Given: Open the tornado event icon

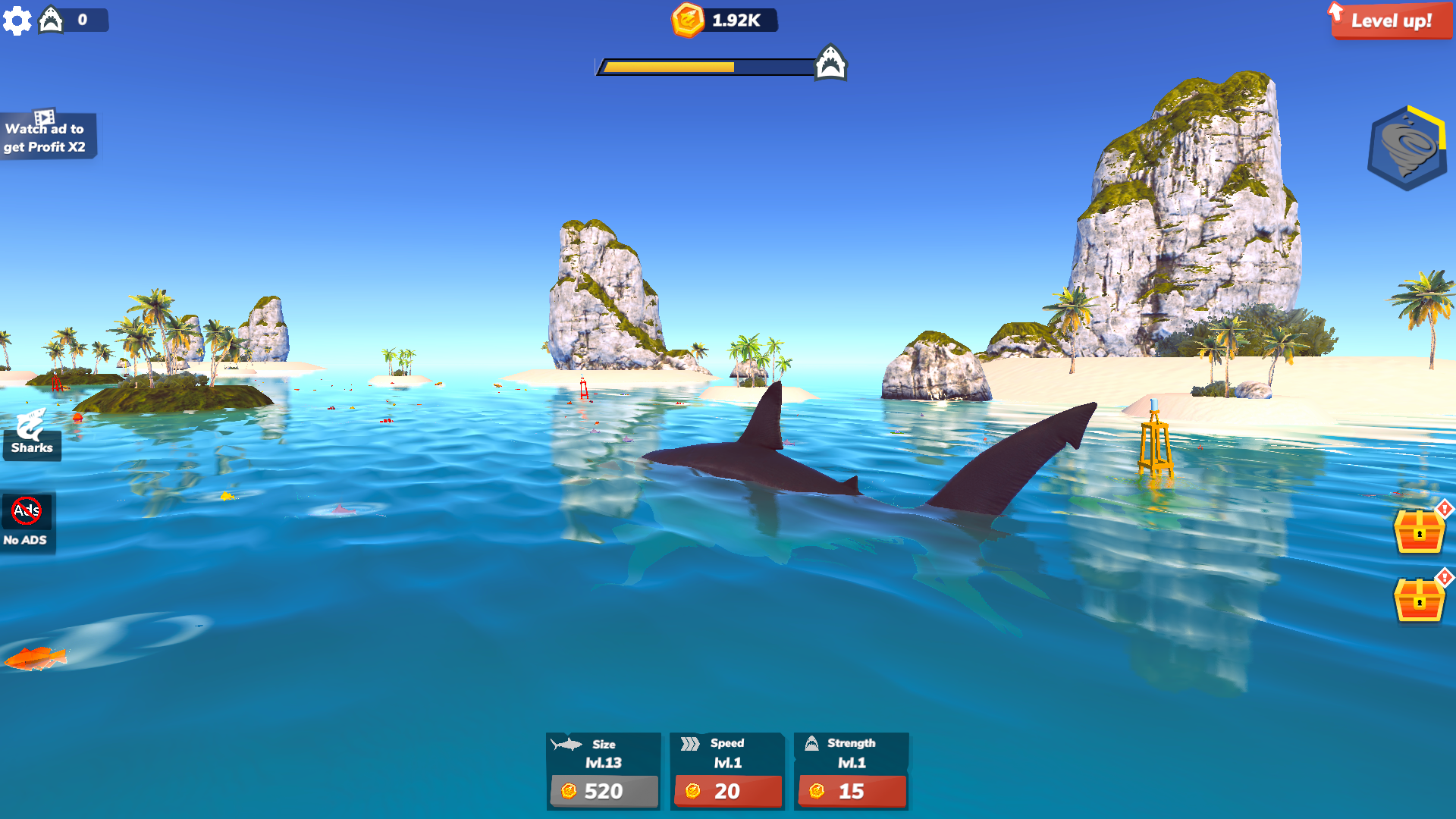Looking at the screenshot, I should (1407, 146).
